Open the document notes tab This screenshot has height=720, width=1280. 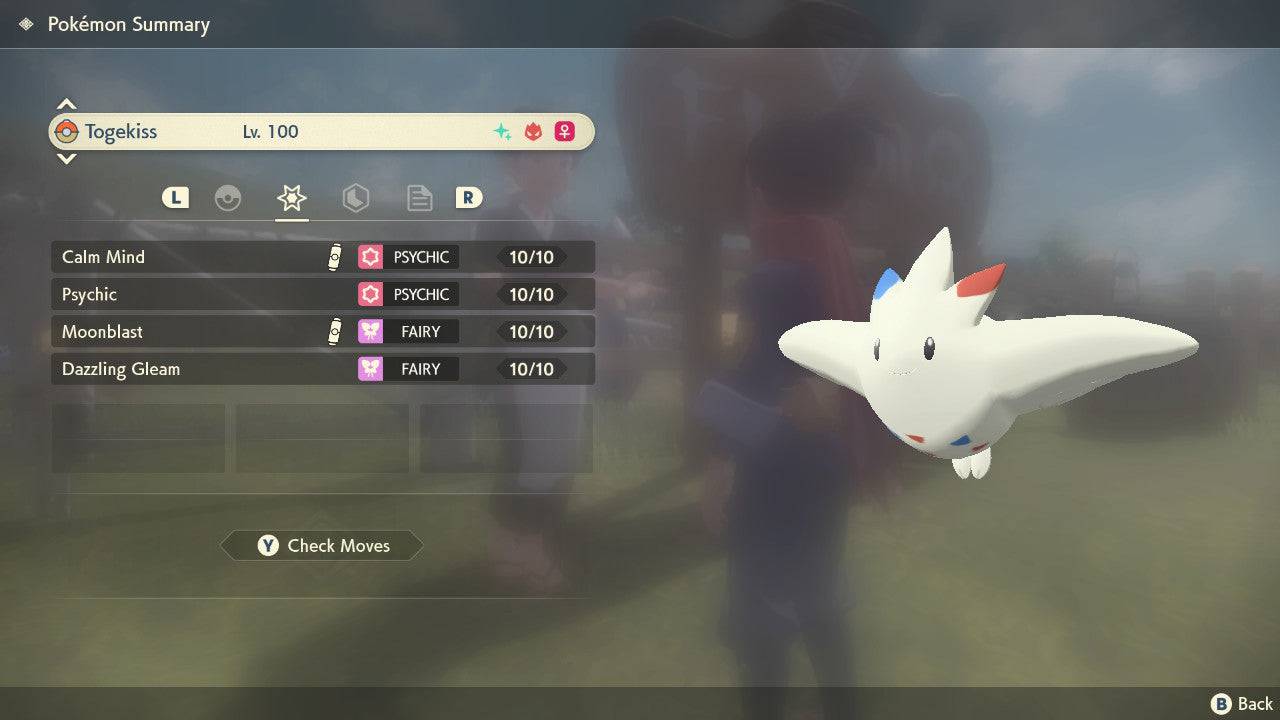coord(419,198)
